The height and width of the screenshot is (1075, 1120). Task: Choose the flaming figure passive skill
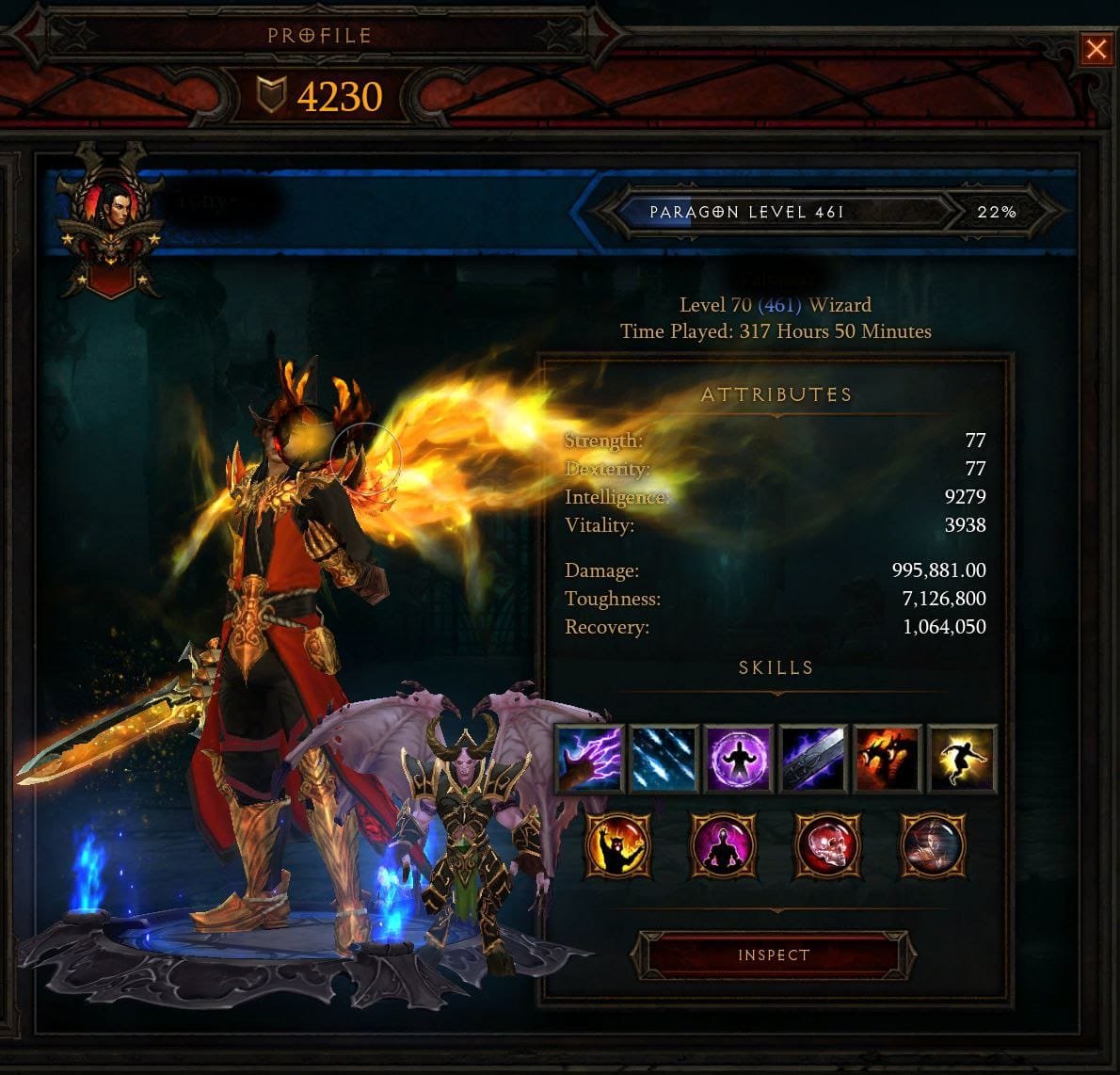(617, 845)
